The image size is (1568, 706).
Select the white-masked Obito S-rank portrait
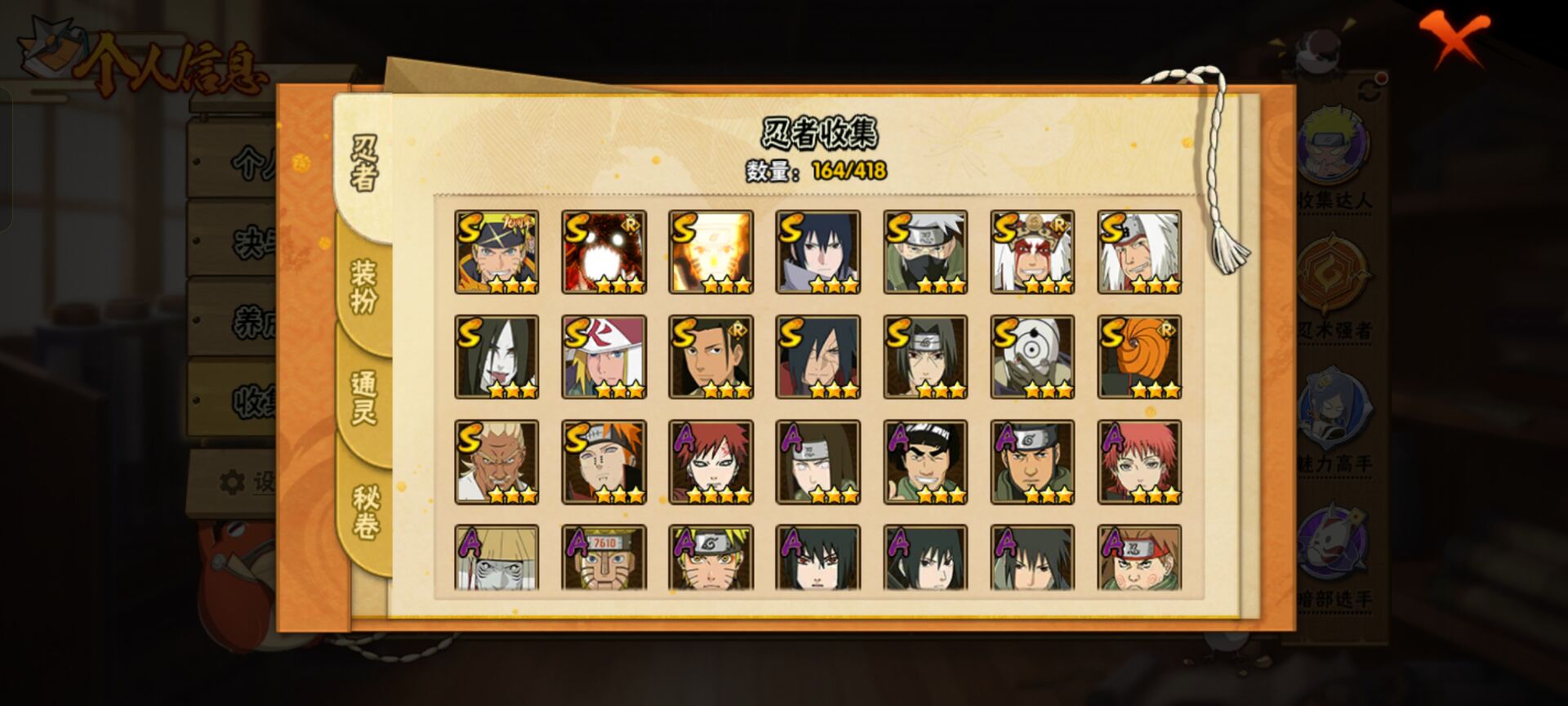click(x=1032, y=357)
